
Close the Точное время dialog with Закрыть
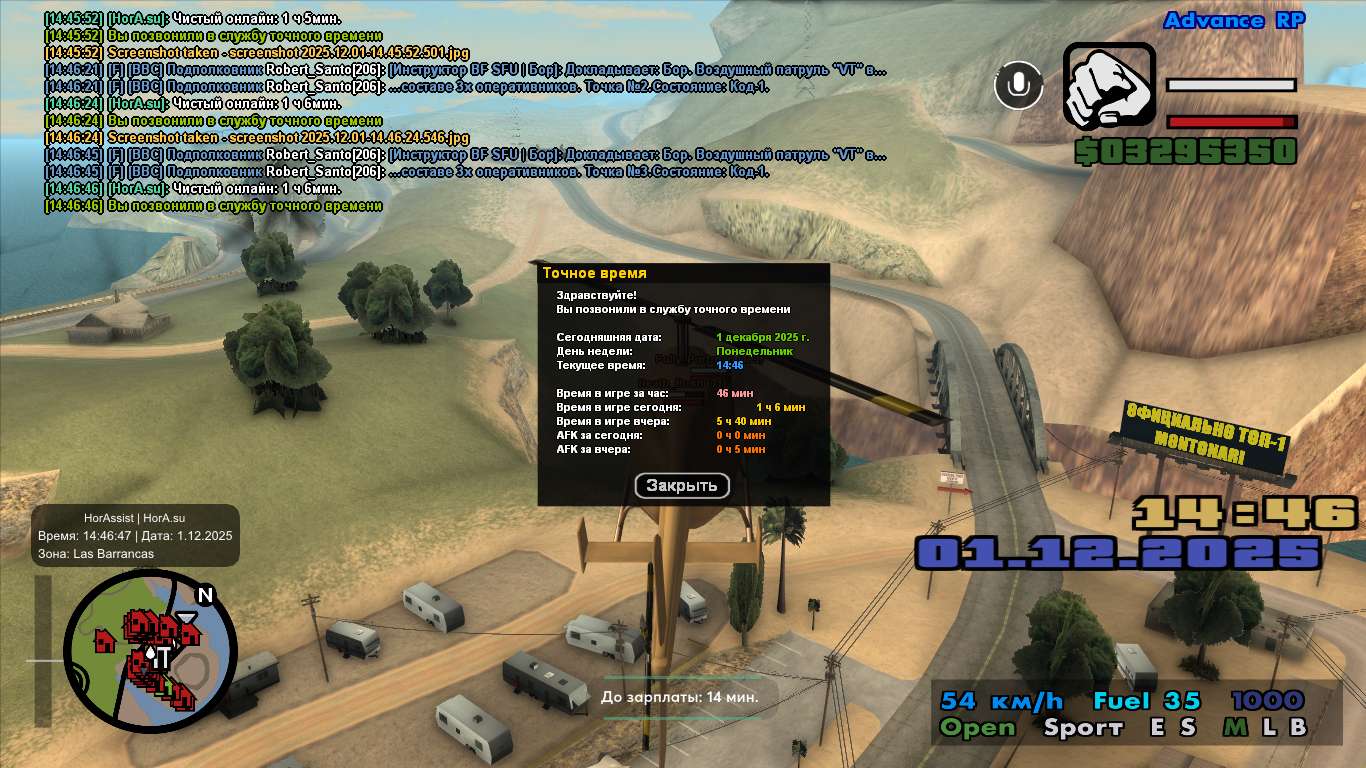pyautogui.click(x=682, y=486)
